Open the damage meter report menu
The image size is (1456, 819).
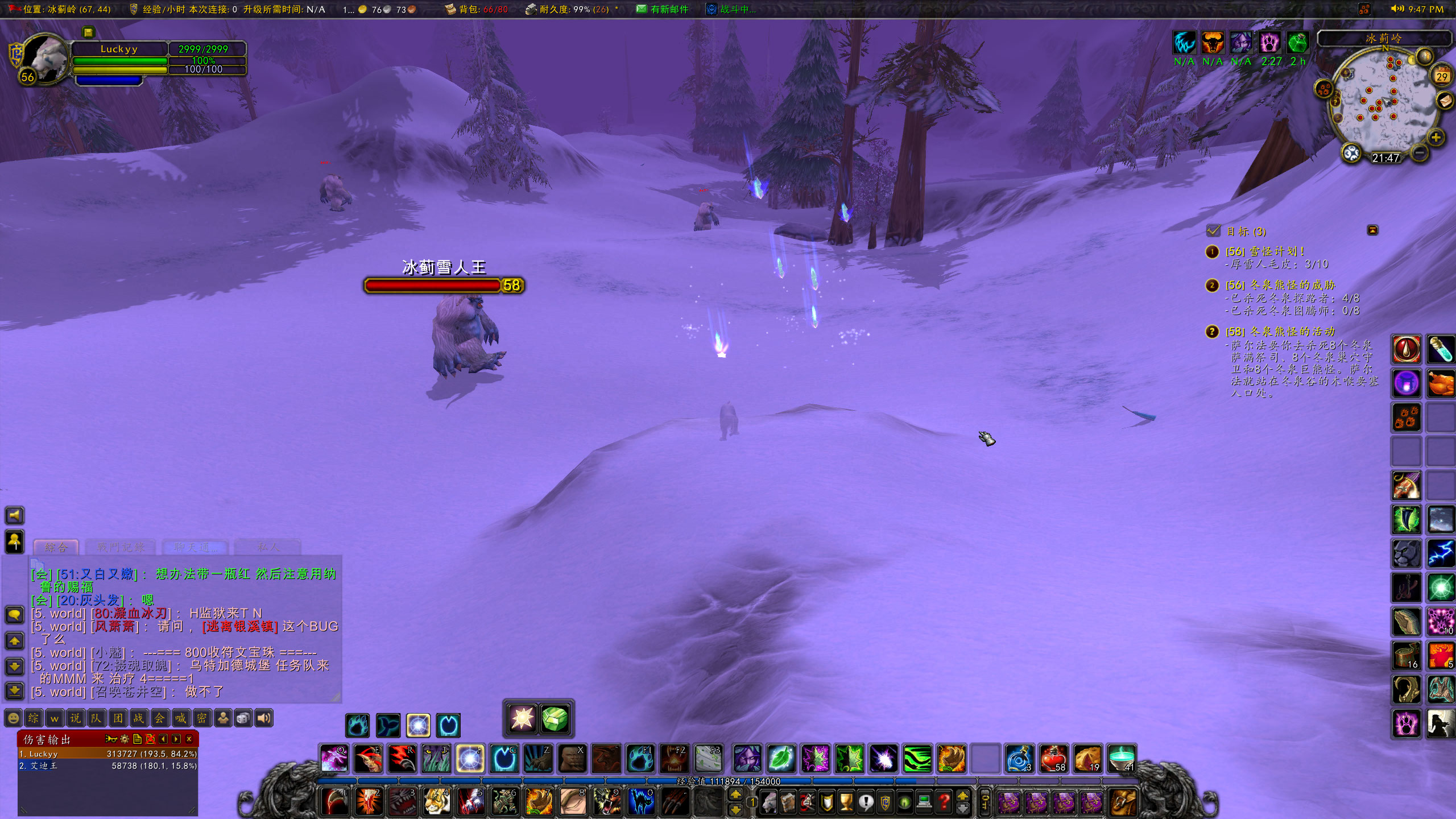[x=112, y=739]
